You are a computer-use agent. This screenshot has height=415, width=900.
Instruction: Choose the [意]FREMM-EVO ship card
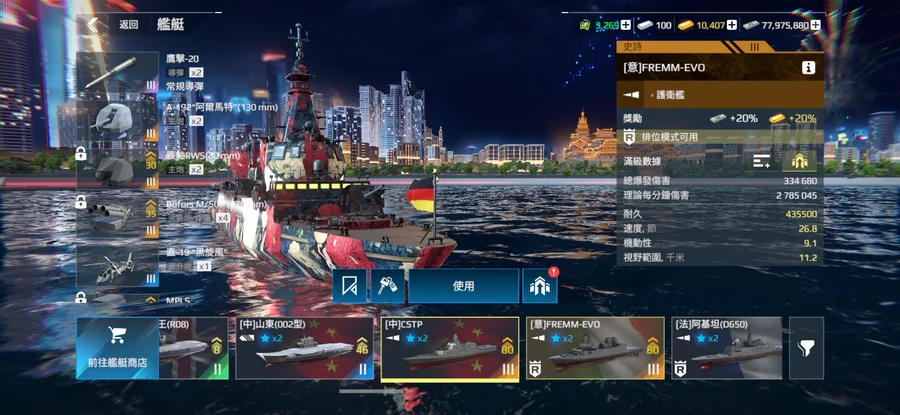[596, 348]
